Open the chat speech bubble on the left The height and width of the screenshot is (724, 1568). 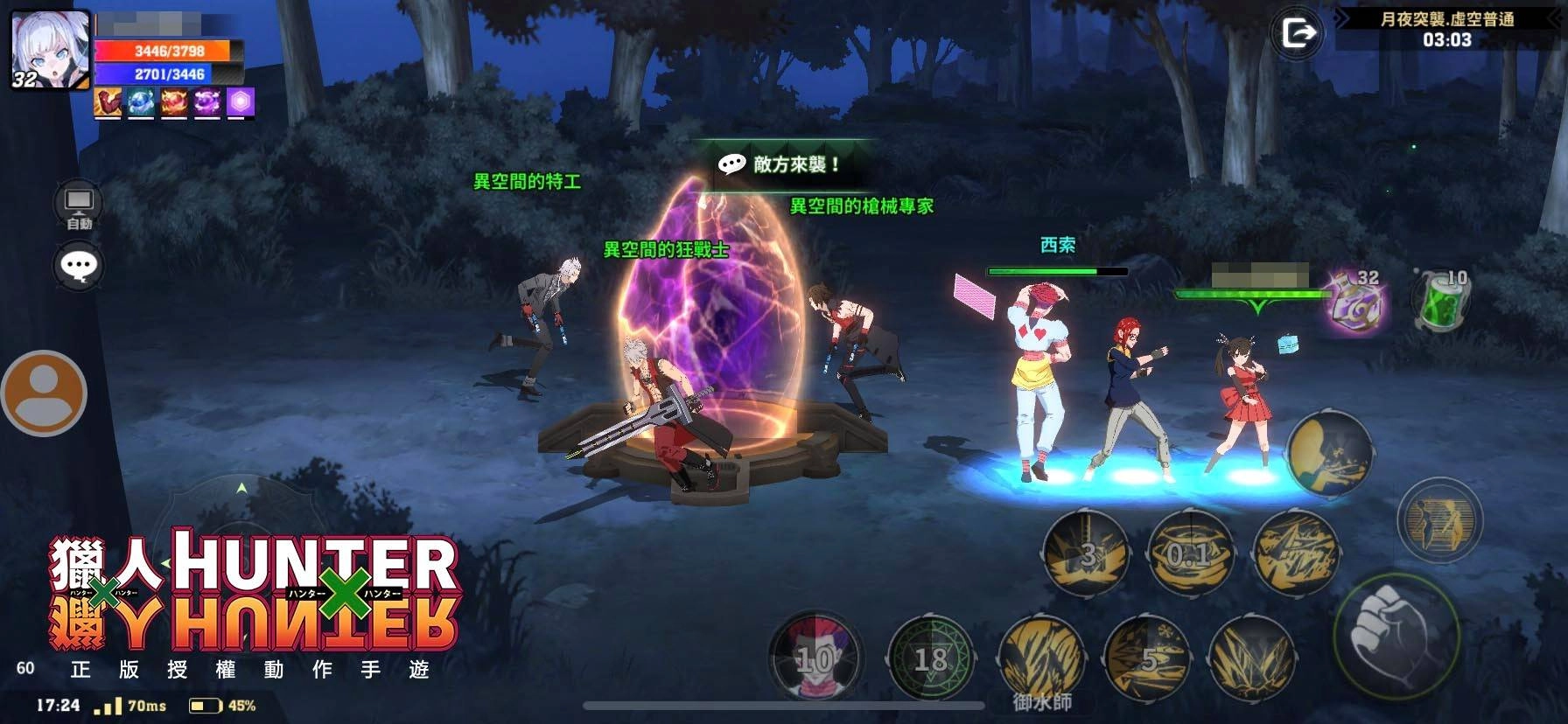(x=79, y=265)
